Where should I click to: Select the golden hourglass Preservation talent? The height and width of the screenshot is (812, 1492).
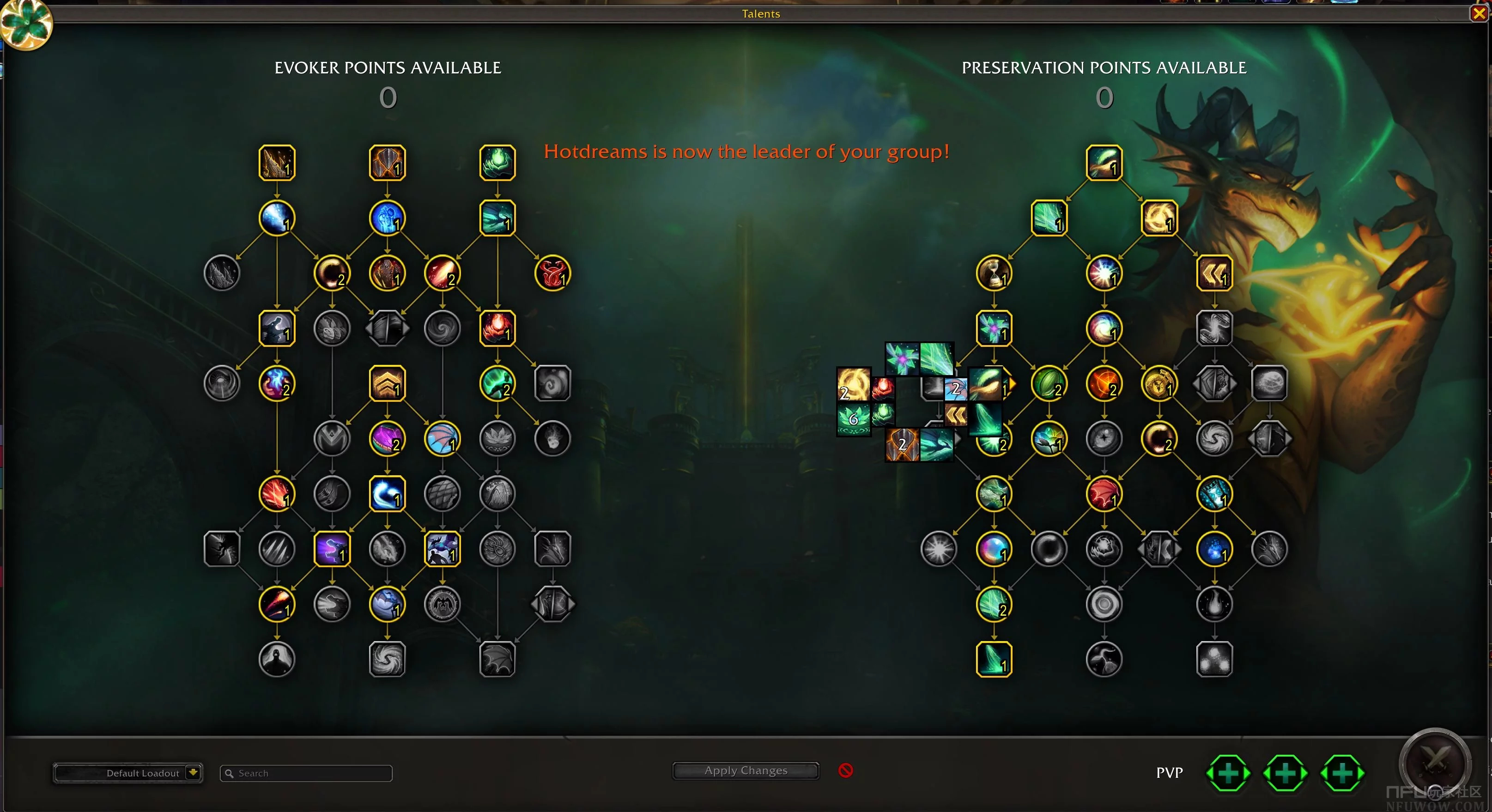[x=994, y=273]
